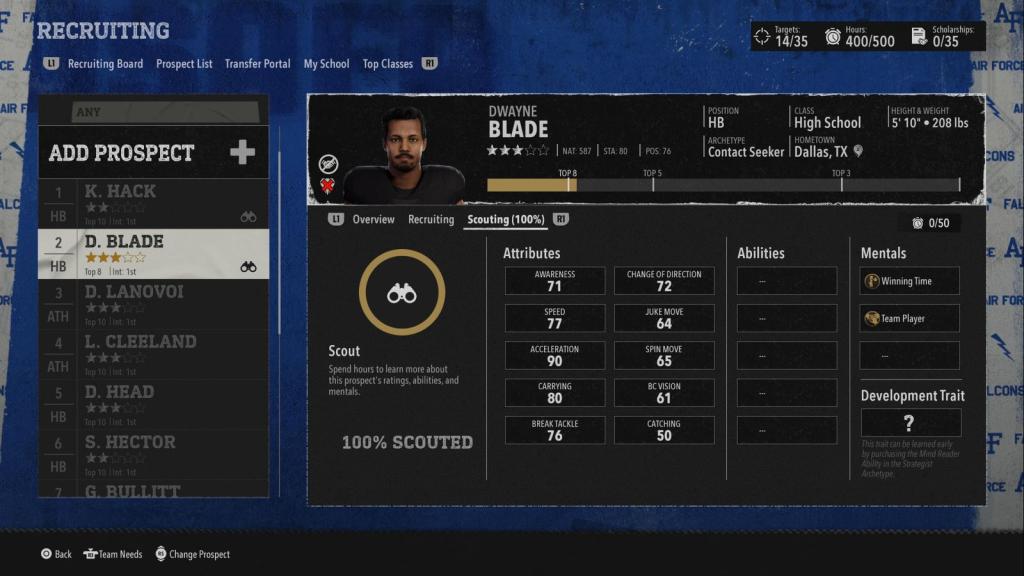Open the ANY position filter
Image resolution: width=1024 pixels, height=576 pixels.
click(x=153, y=111)
